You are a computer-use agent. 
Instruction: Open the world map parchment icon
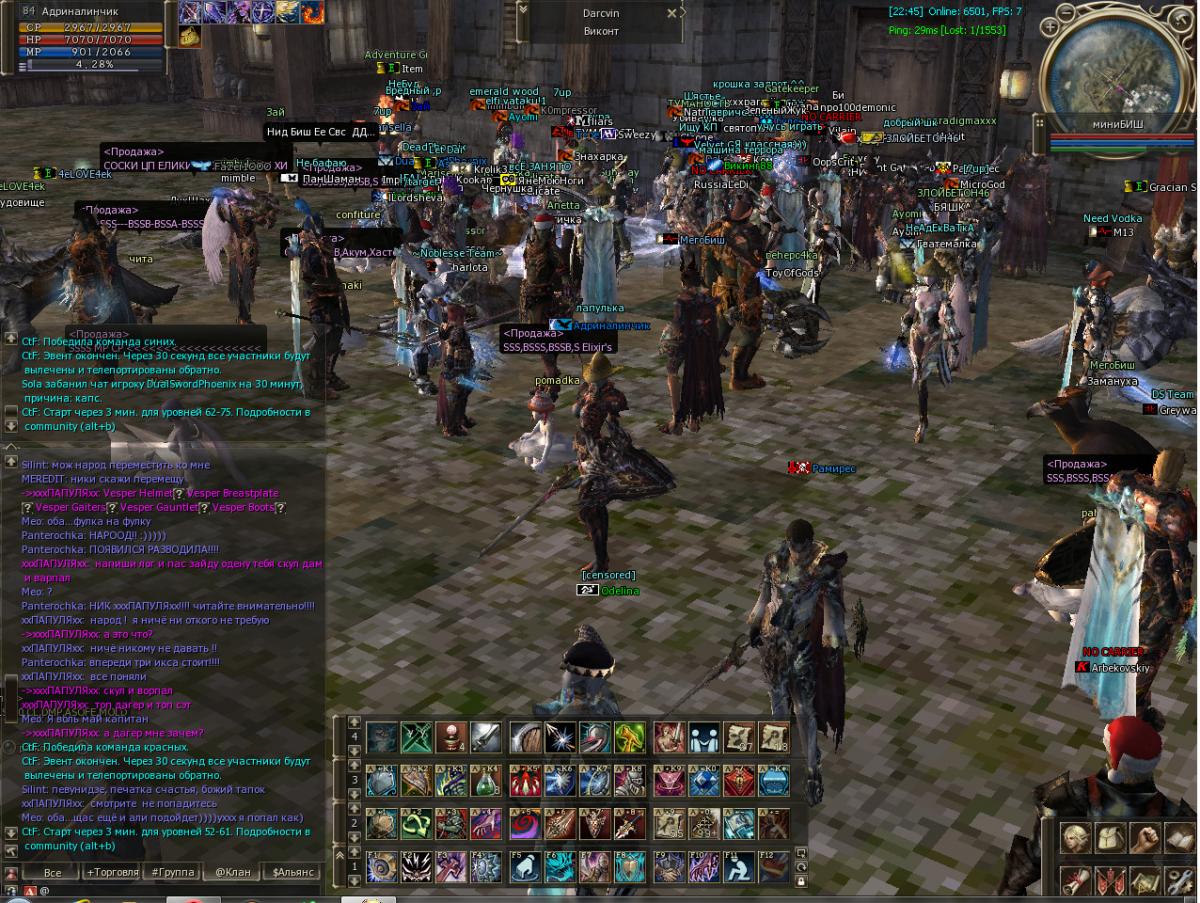click(x=1144, y=881)
